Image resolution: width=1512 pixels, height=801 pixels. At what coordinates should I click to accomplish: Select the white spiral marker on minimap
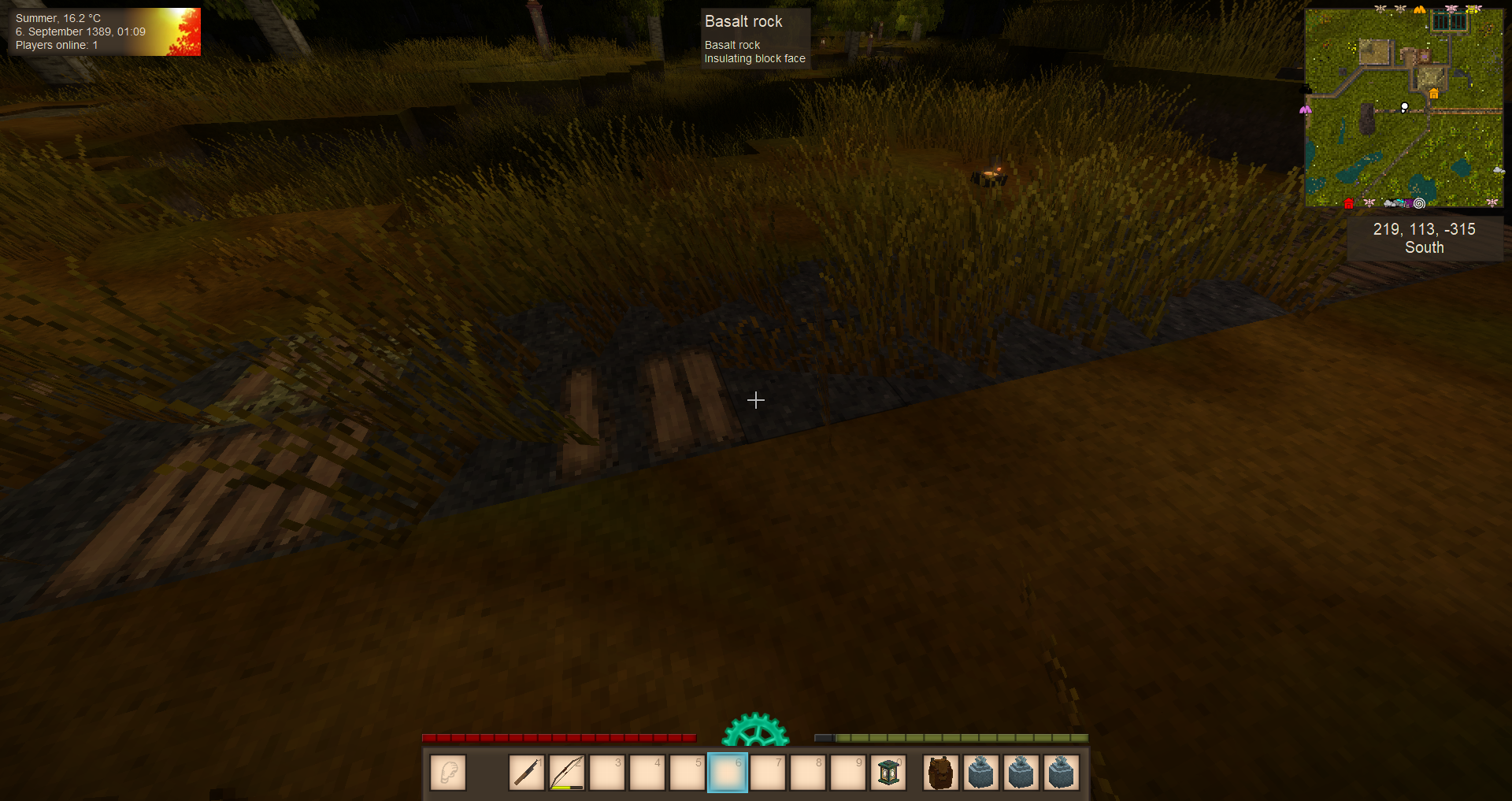click(1419, 203)
